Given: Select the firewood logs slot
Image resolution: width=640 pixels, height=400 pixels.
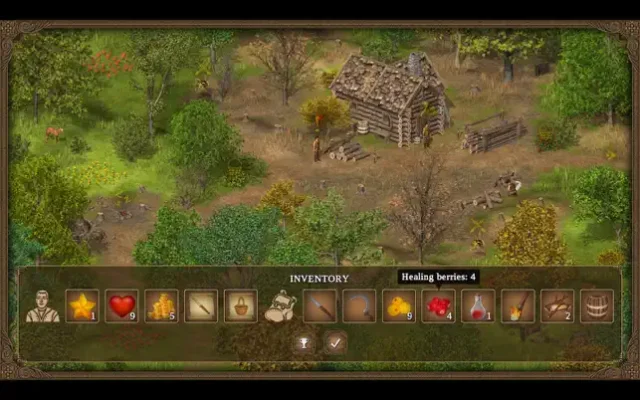Looking at the screenshot, I should point(557,305).
